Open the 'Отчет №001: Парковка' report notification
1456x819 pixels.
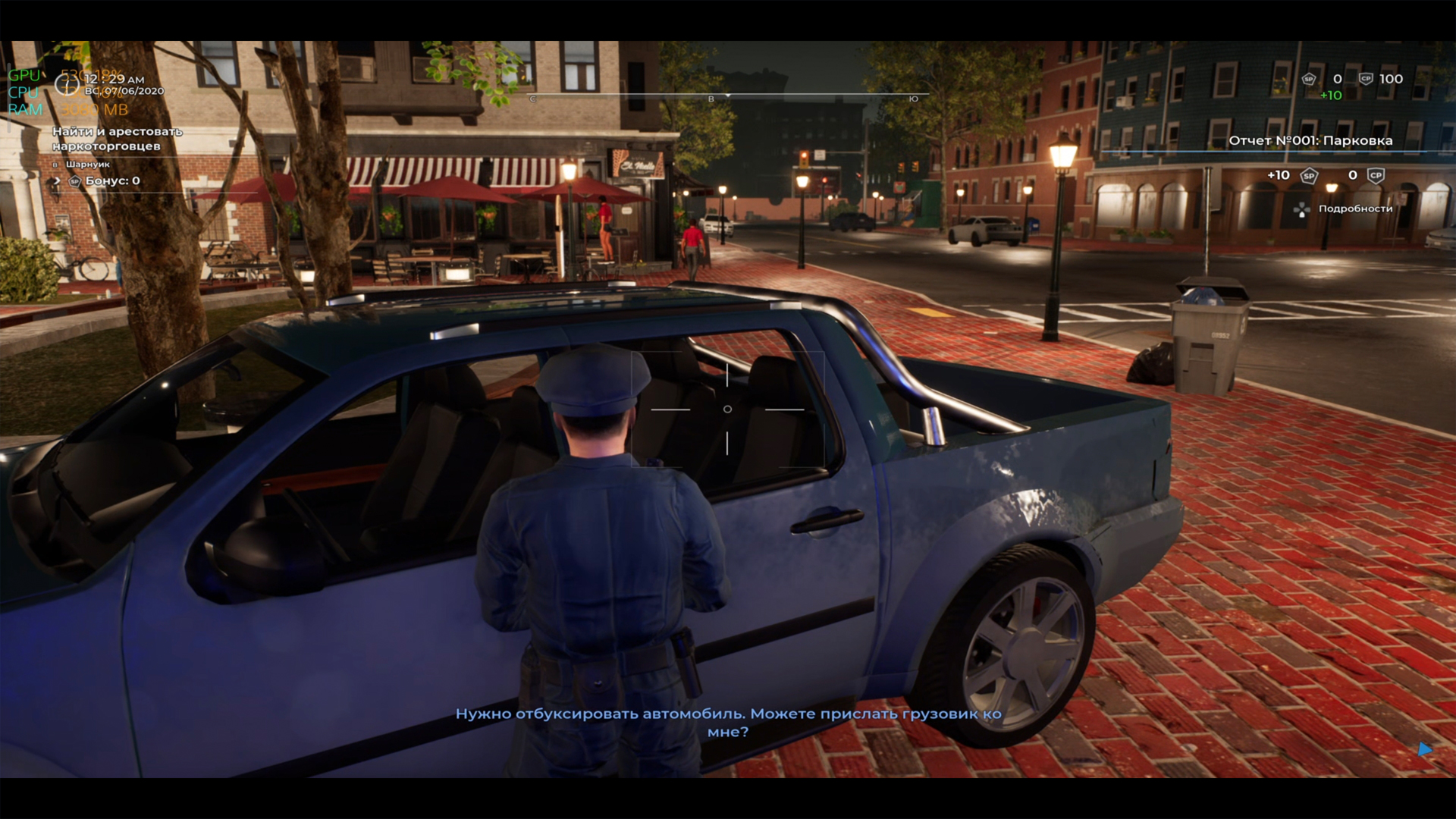point(1310,140)
